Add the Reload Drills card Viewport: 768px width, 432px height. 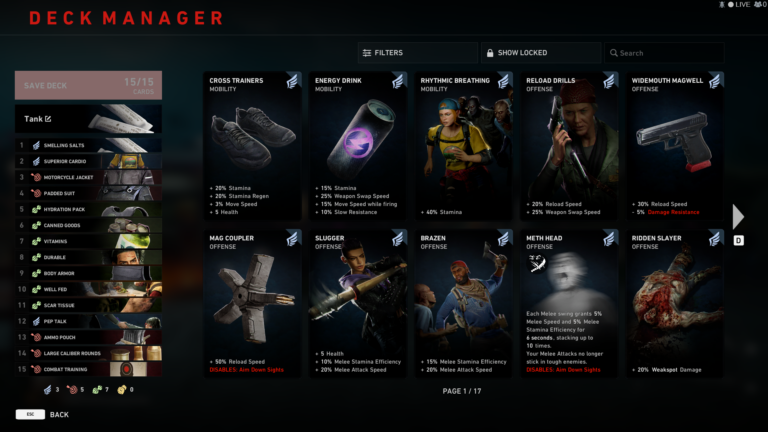pyautogui.click(x=570, y=146)
